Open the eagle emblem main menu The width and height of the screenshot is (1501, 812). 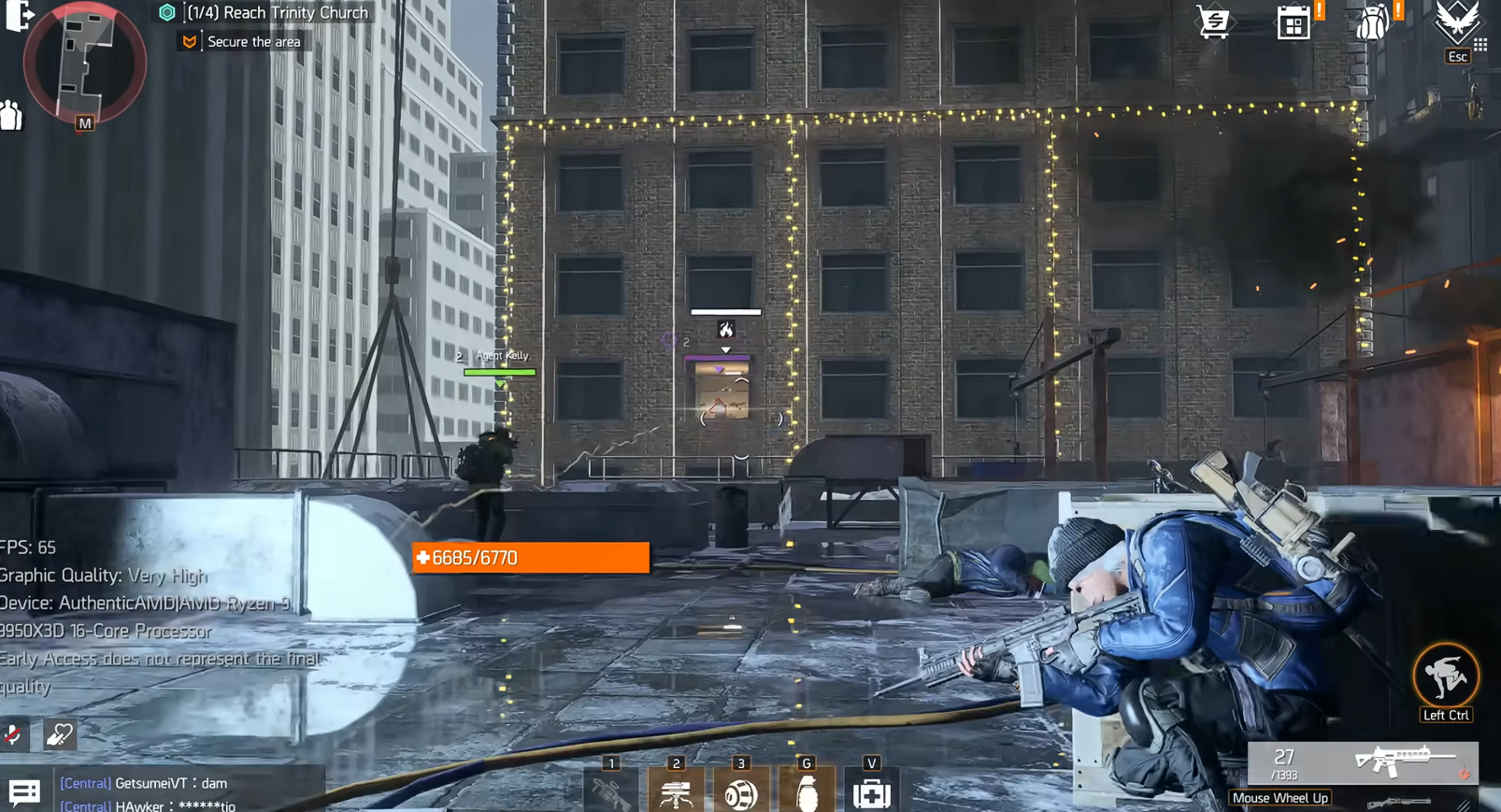1456,21
